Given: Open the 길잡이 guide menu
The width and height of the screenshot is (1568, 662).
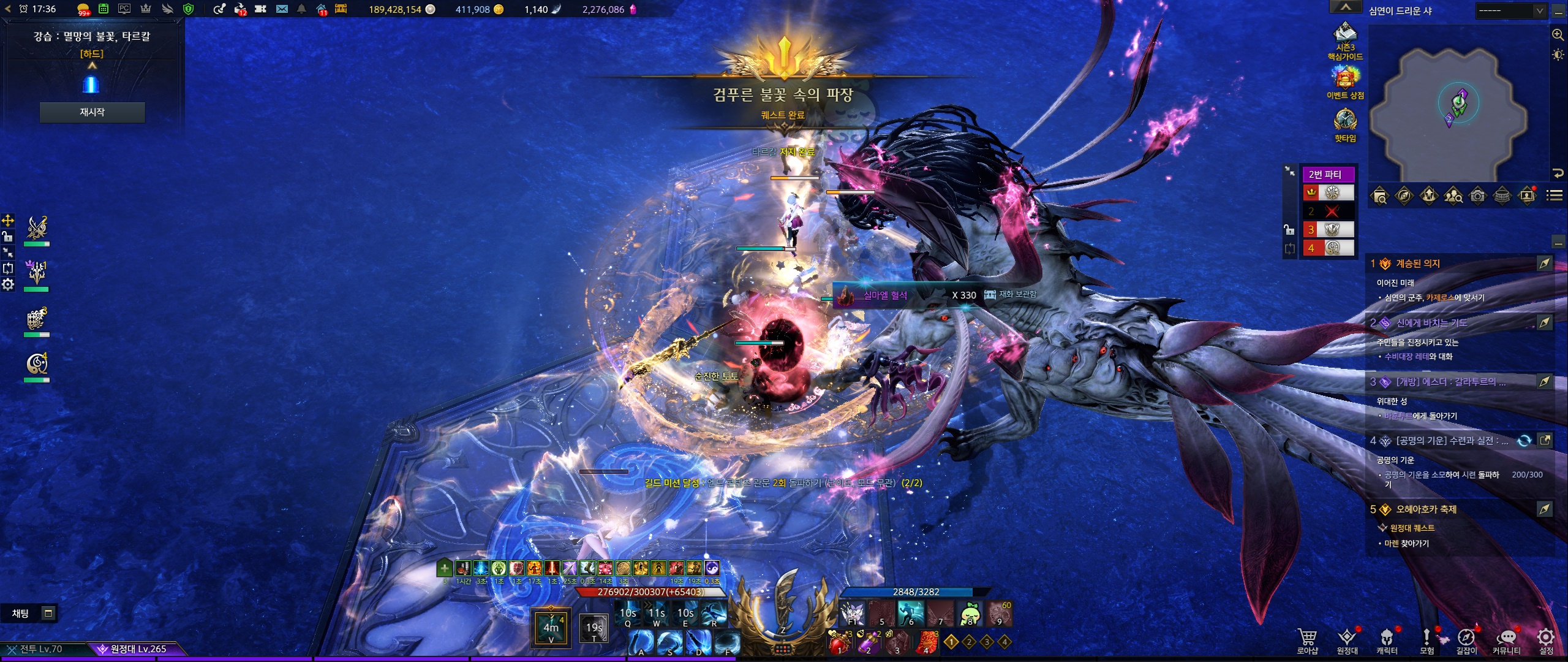Looking at the screenshot, I should click(x=1466, y=640).
